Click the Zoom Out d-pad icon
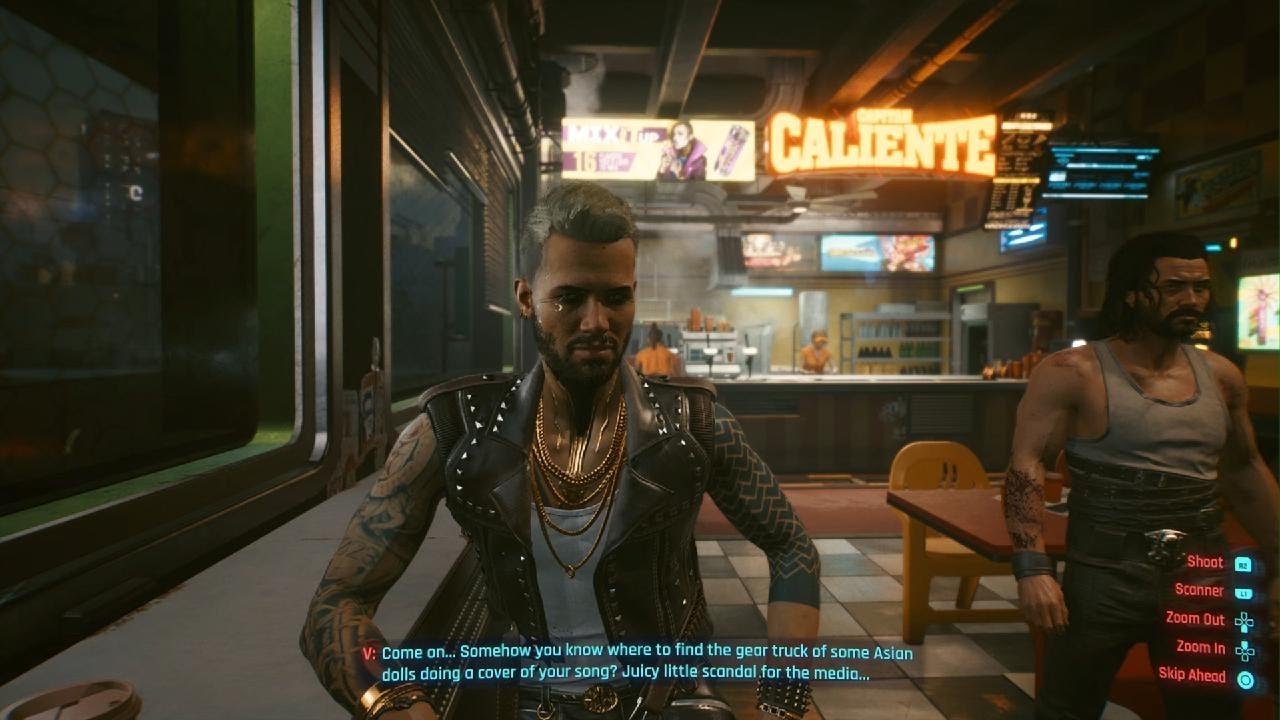 tap(1245, 621)
